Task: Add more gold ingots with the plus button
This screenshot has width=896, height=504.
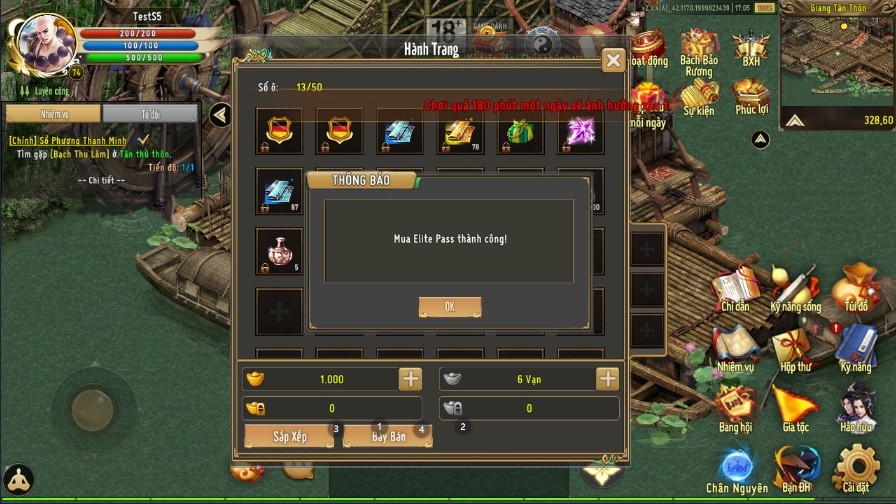Action: tap(410, 379)
